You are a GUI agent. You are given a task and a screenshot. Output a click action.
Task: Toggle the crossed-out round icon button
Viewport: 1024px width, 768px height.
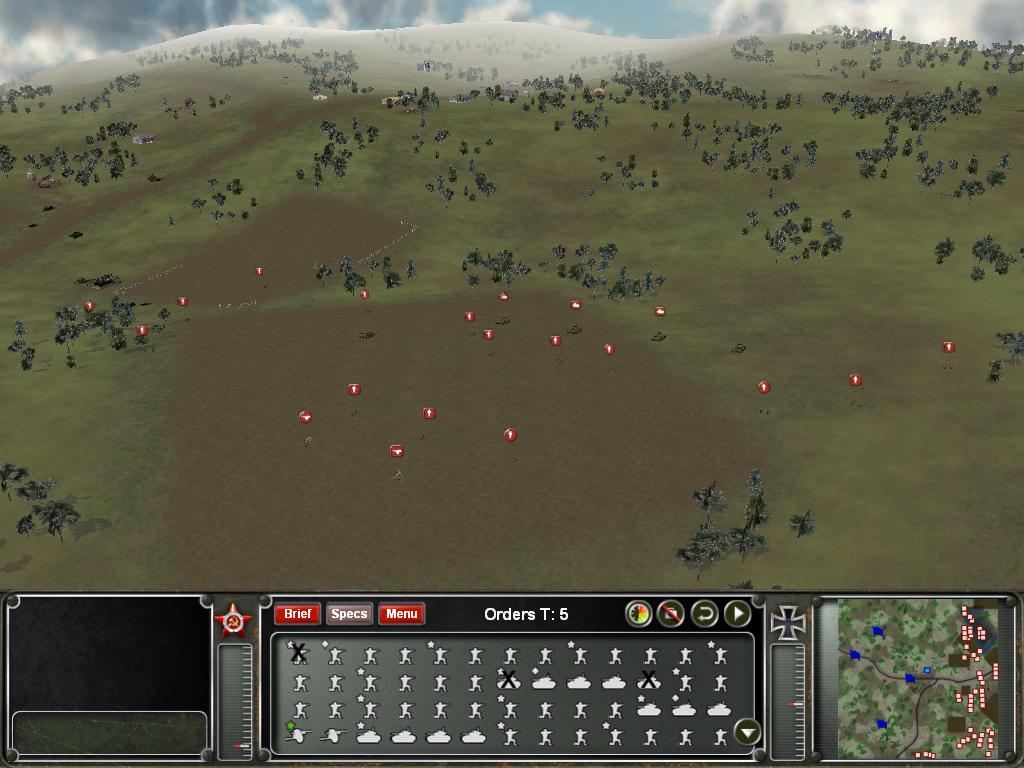click(x=671, y=614)
